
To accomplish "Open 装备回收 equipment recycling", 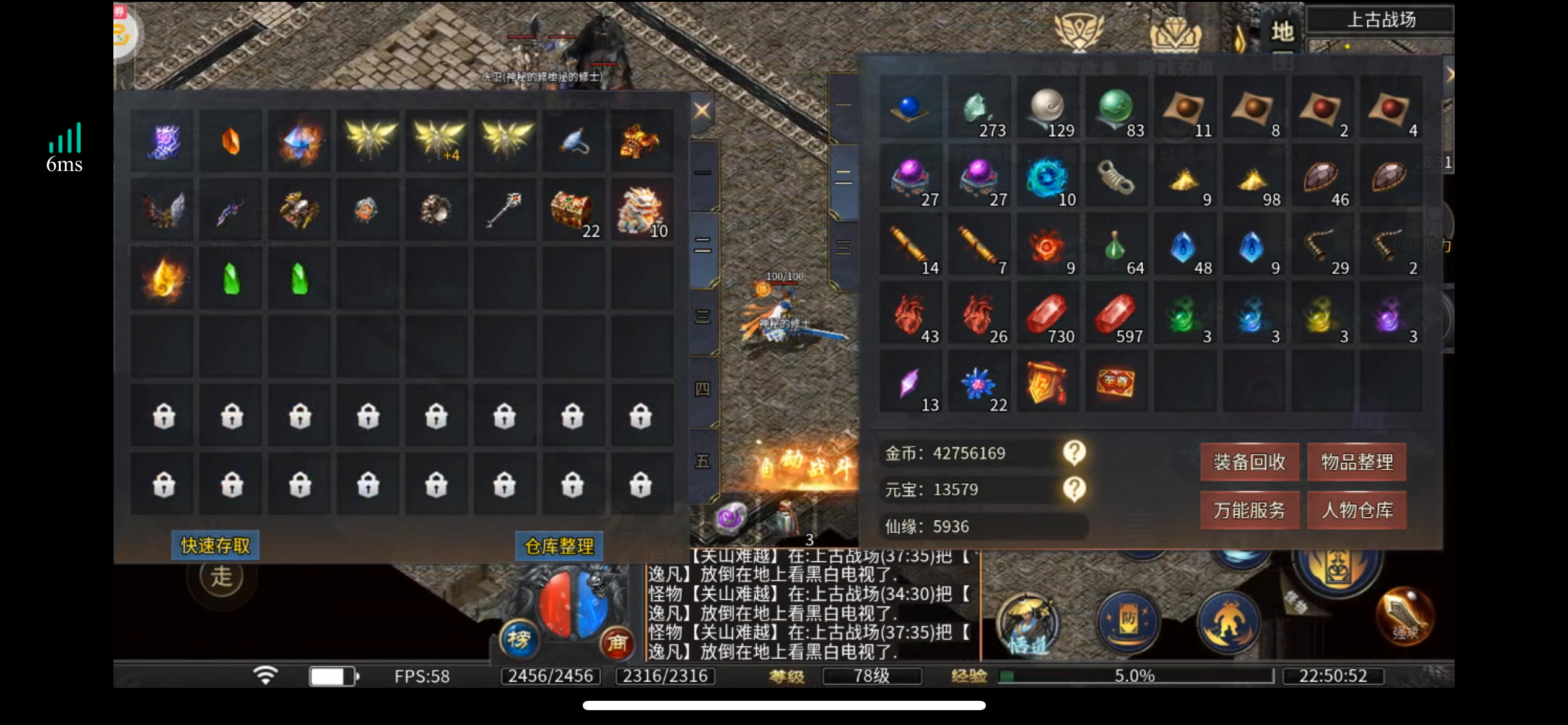I will [1249, 462].
